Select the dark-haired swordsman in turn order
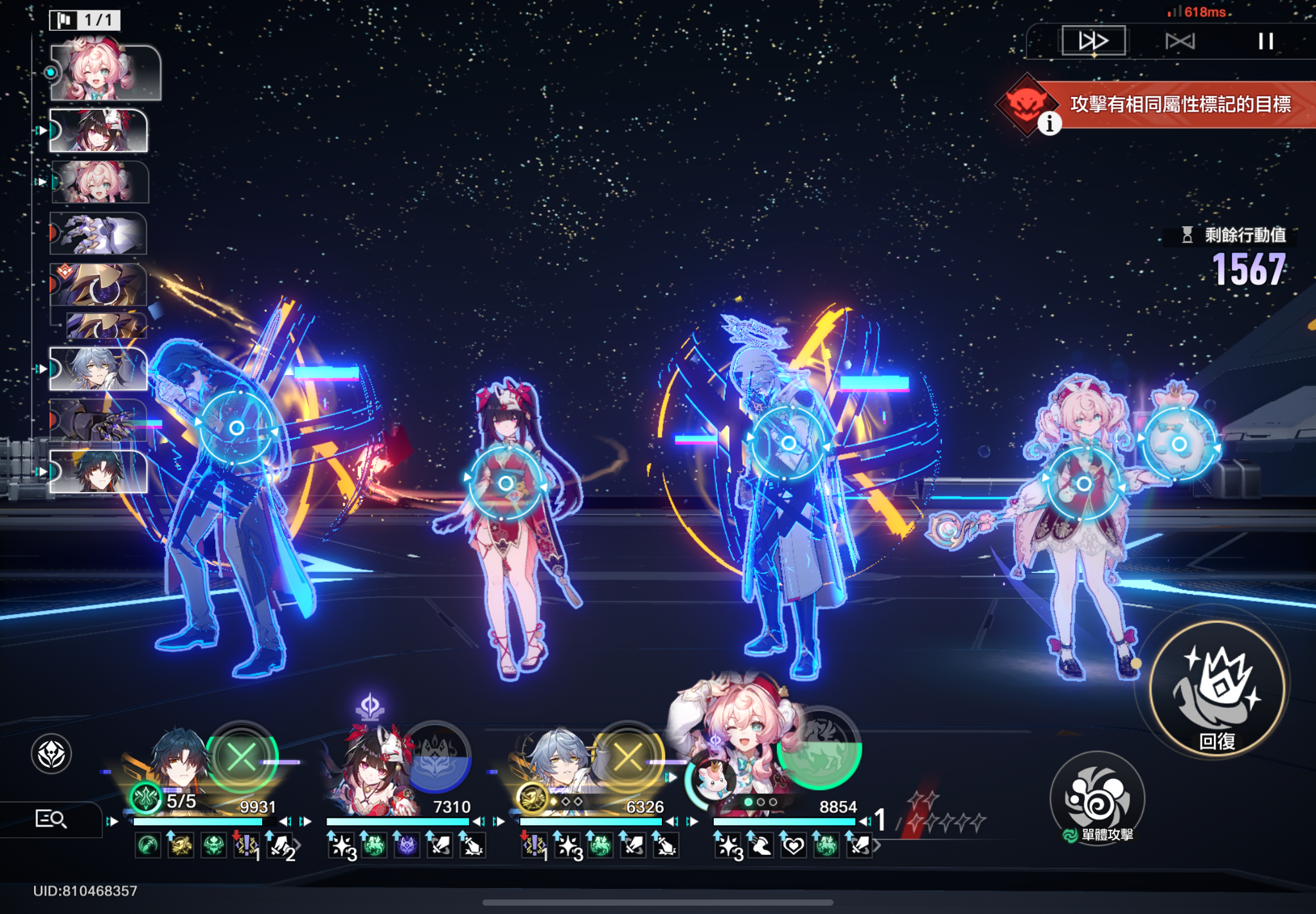1316x914 pixels. (x=98, y=472)
